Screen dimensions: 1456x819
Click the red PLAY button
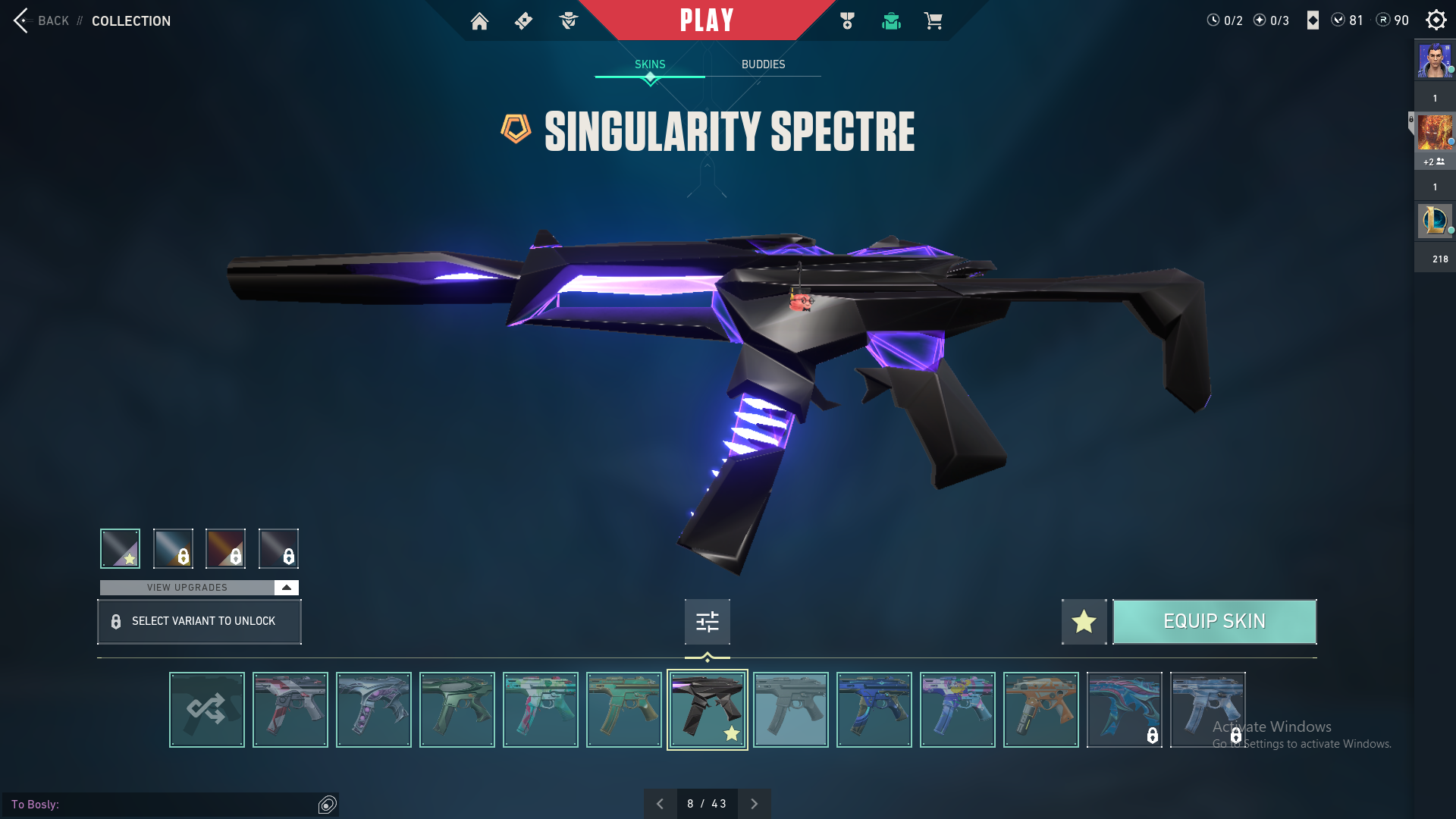(706, 20)
